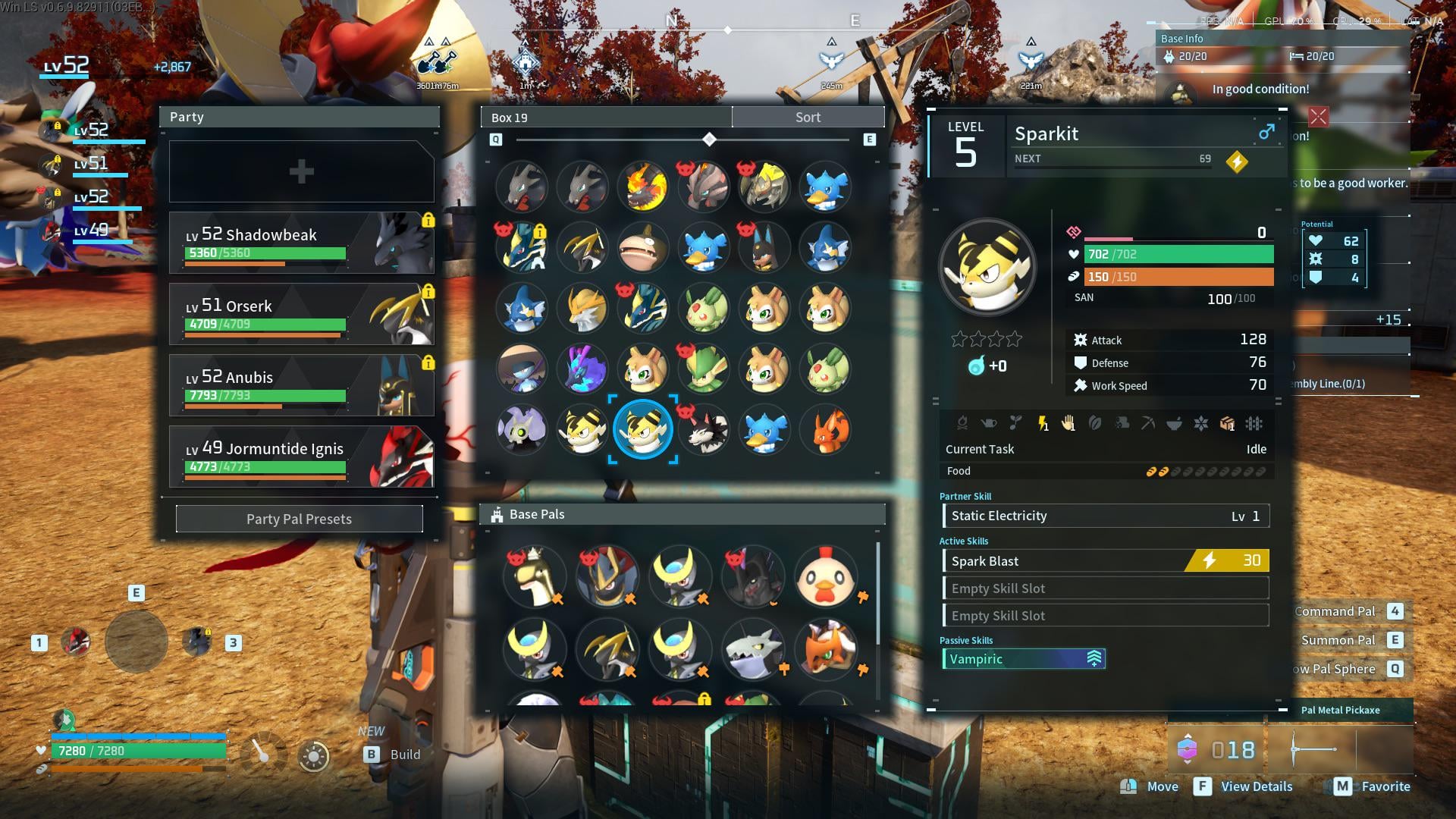Close the red X notification button
Screen dimensions: 1456x819
click(x=1318, y=117)
